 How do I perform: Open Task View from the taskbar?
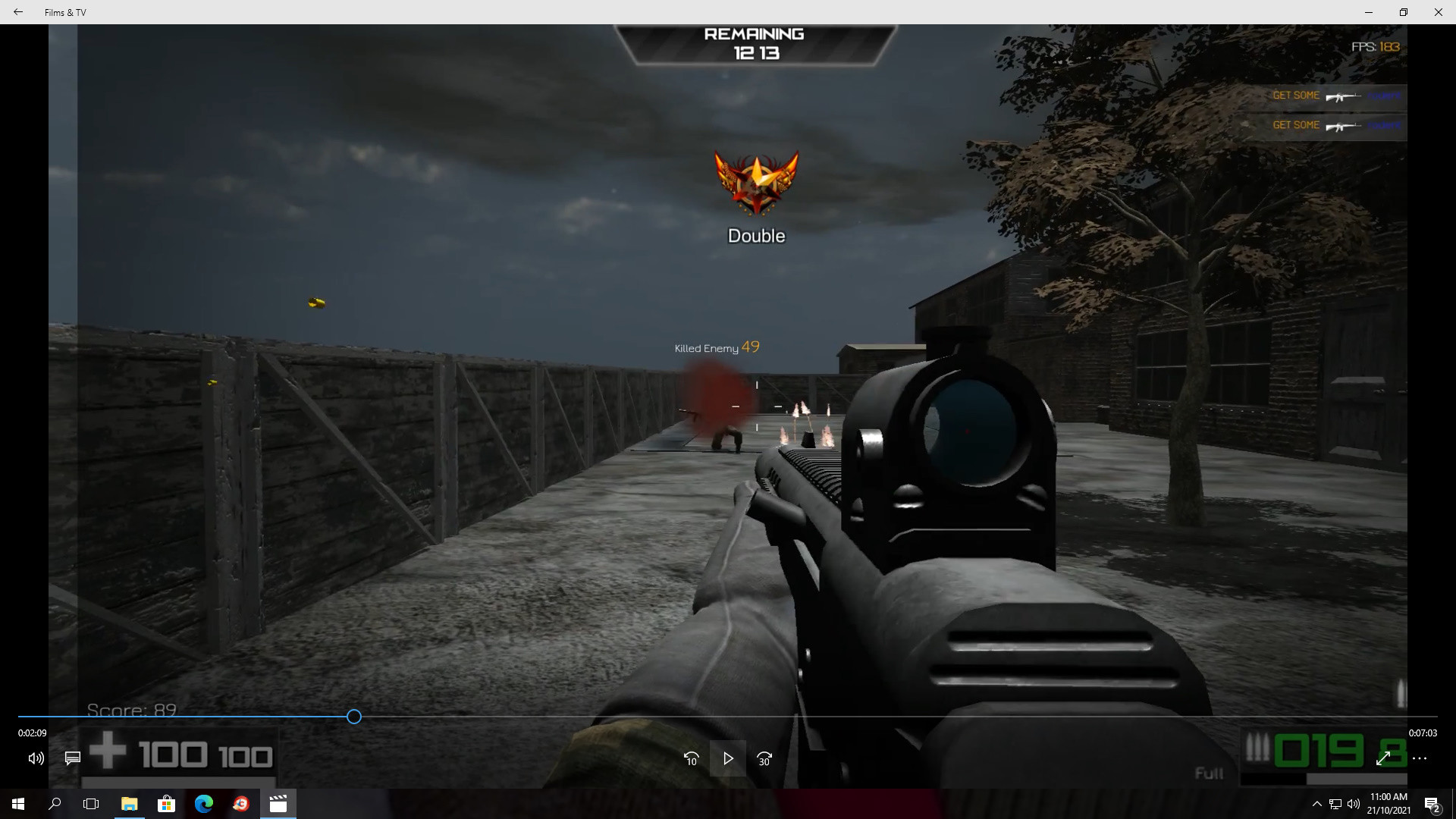tap(90, 804)
